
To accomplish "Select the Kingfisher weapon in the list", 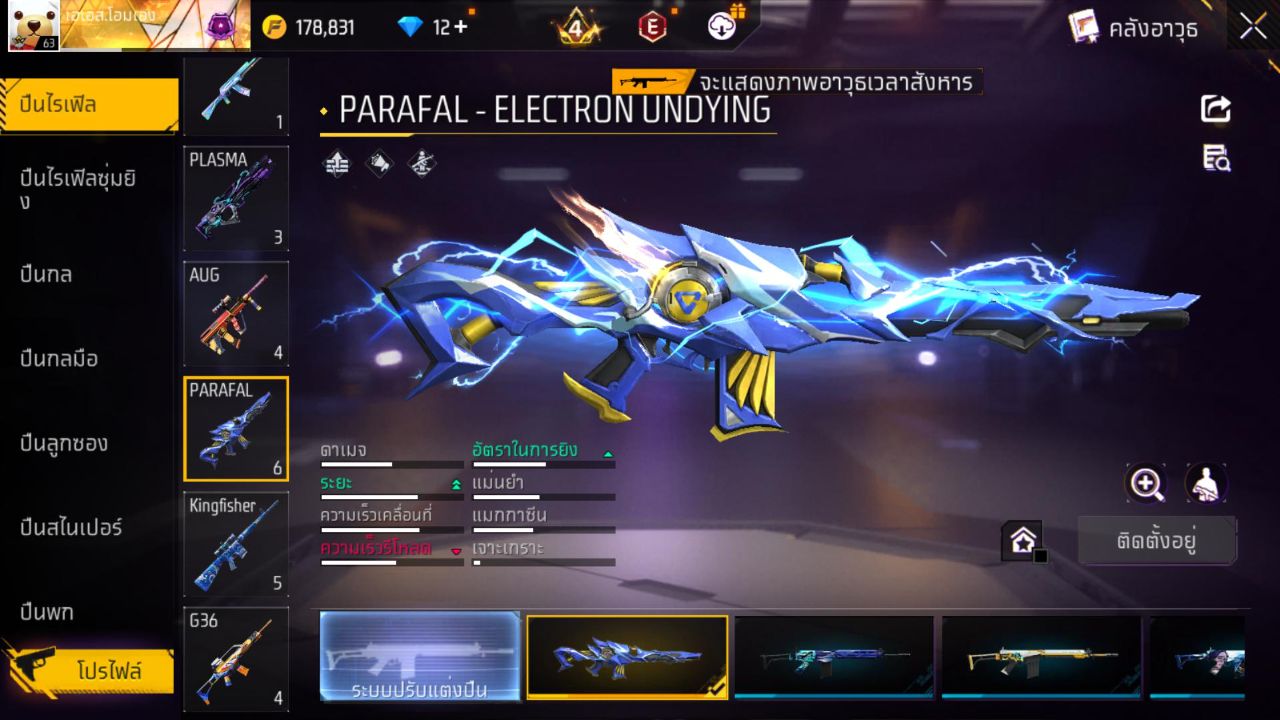I will [236, 543].
